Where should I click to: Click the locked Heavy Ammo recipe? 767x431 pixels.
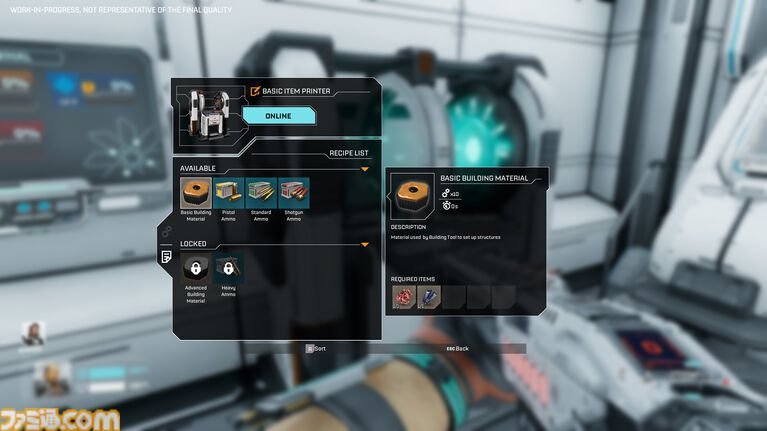point(229,268)
